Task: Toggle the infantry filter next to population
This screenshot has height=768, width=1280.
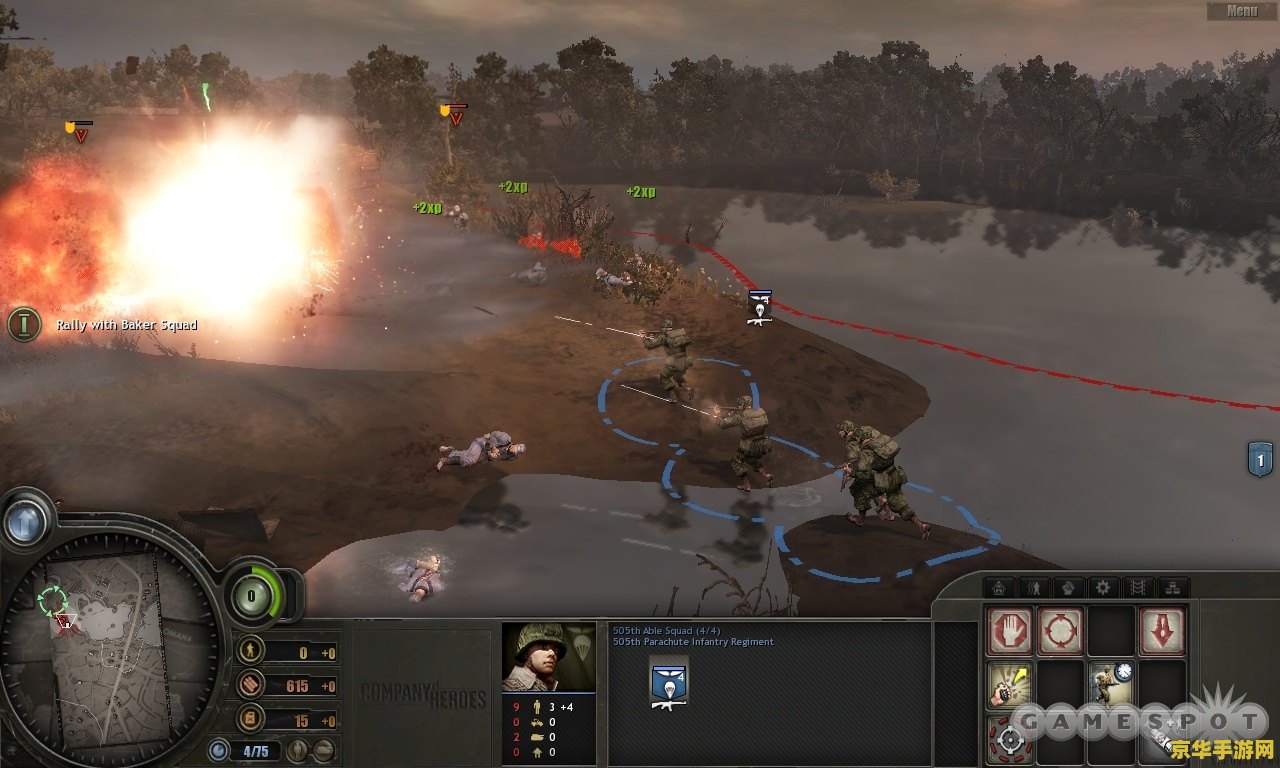Action: 298,750
